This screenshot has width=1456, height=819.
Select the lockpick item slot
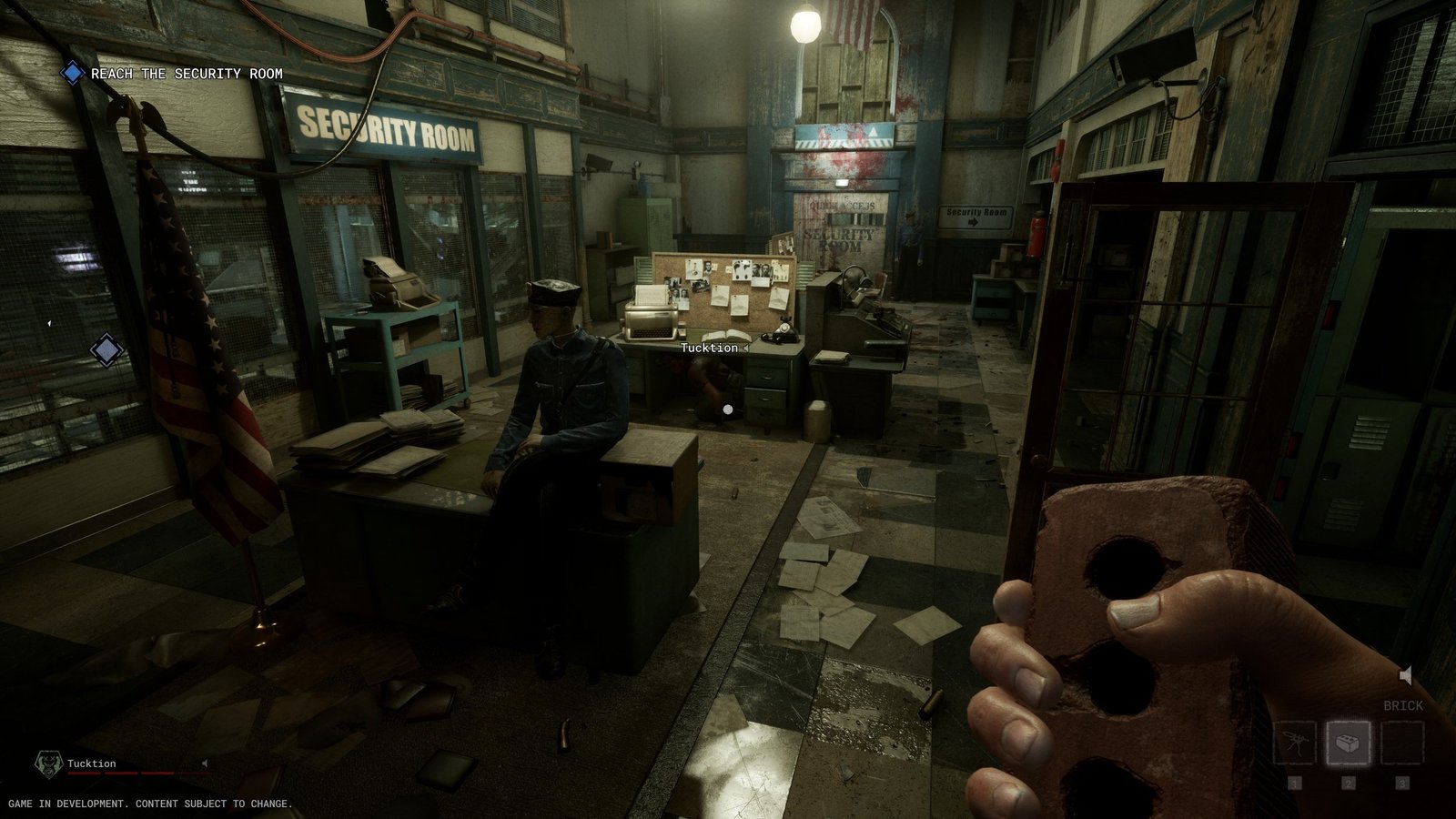point(1295,743)
